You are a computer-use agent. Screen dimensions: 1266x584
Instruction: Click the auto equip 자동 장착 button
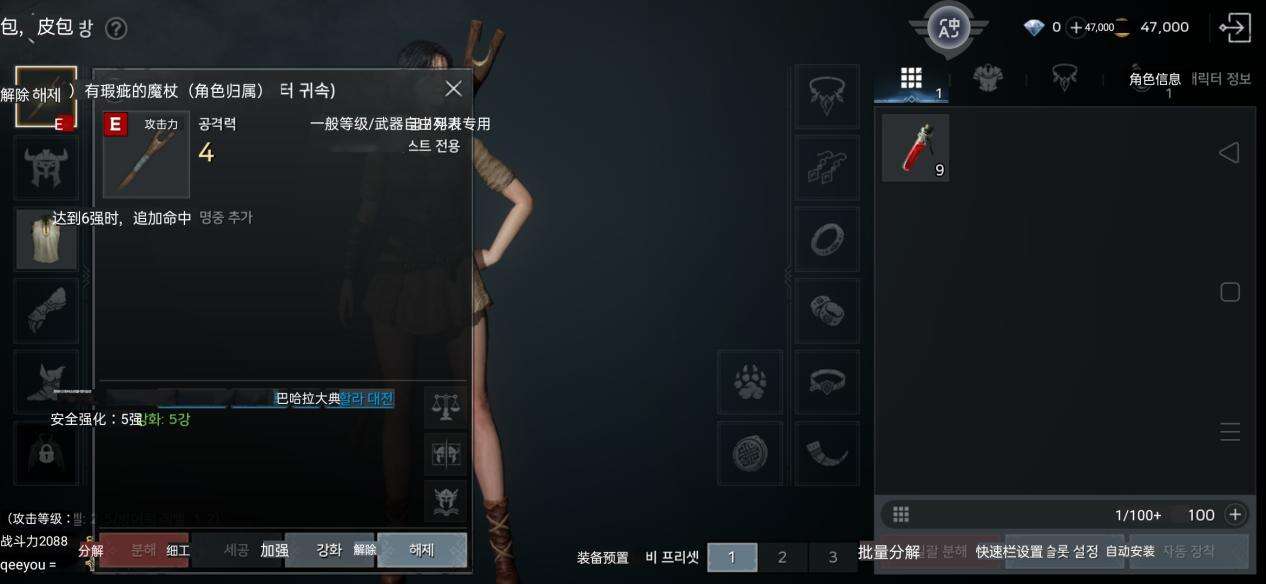point(1189,551)
